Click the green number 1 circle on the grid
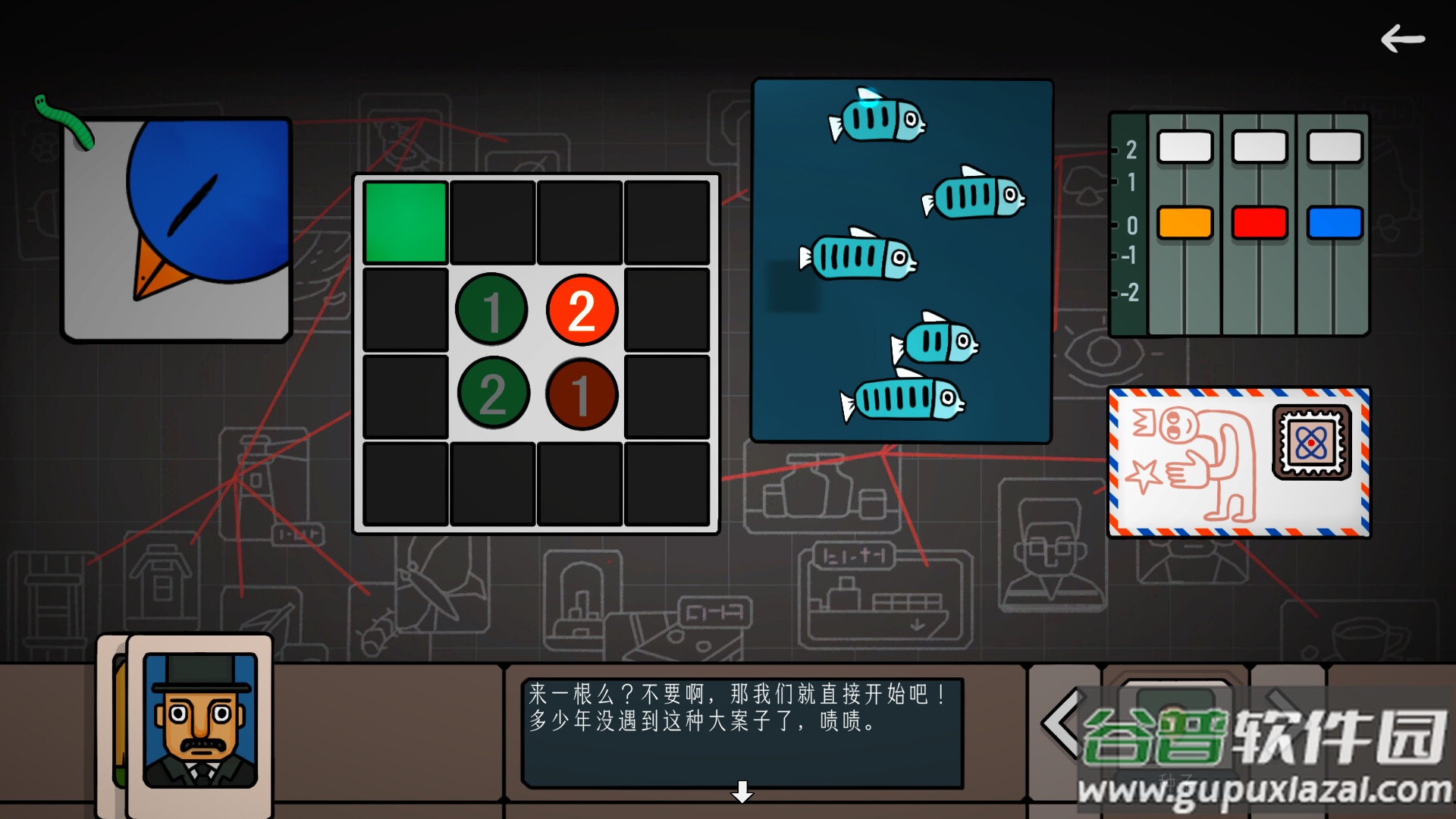This screenshot has width=1456, height=819. 492,309
